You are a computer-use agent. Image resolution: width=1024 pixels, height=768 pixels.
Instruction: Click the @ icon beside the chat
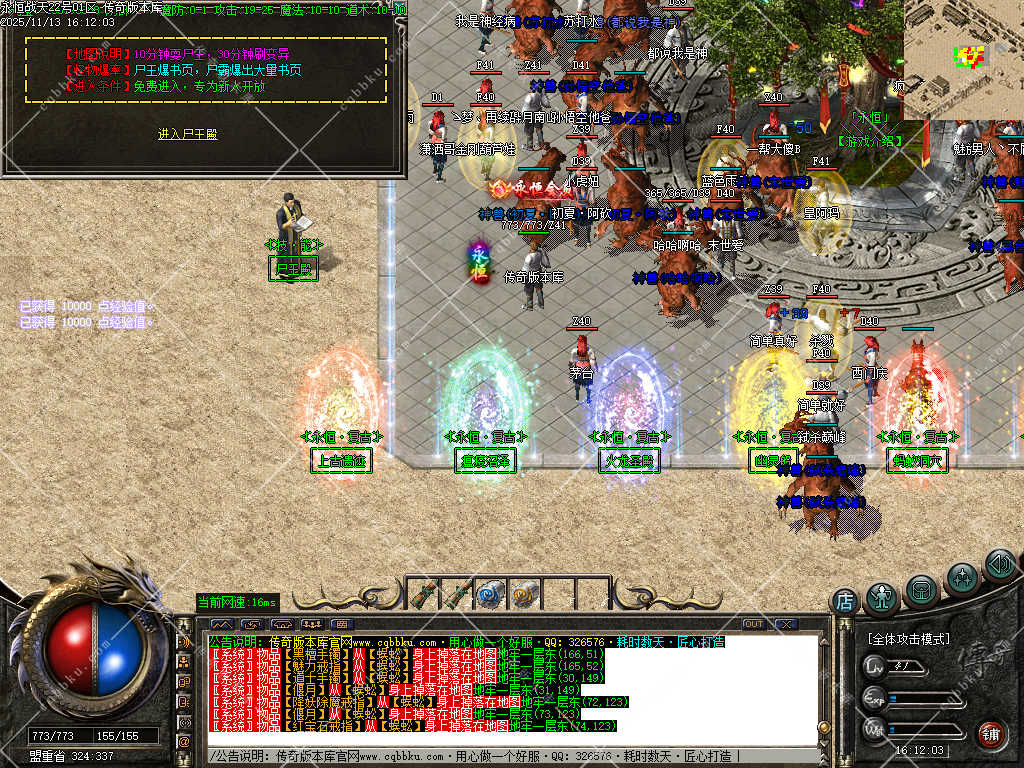tap(184, 741)
